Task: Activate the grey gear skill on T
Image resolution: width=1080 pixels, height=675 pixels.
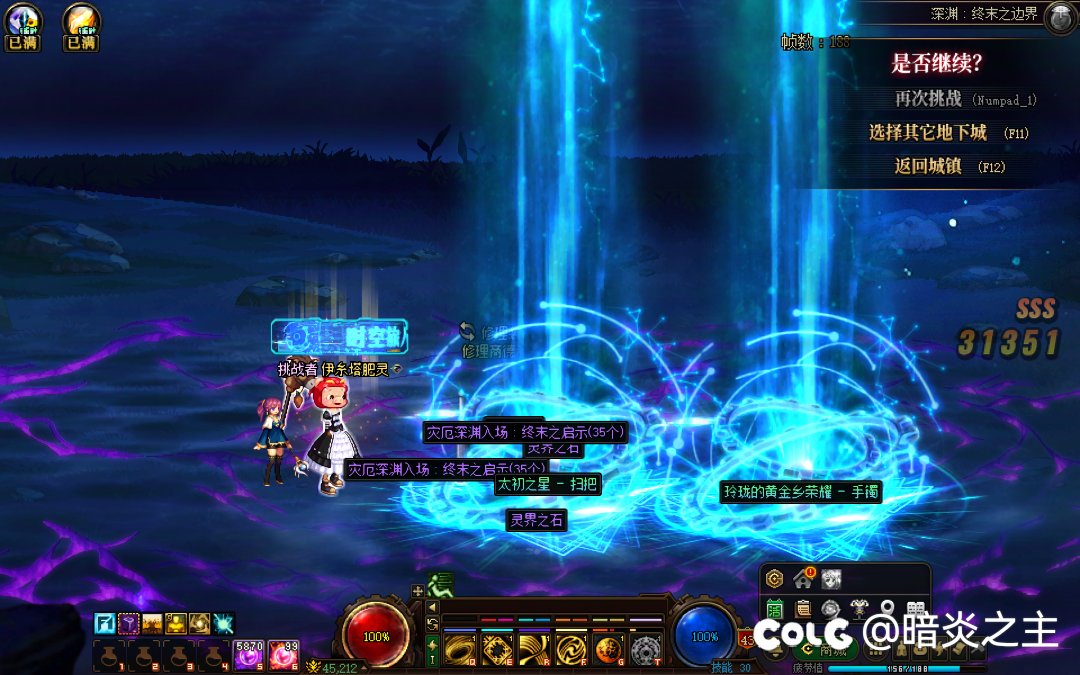Action: tap(645, 649)
